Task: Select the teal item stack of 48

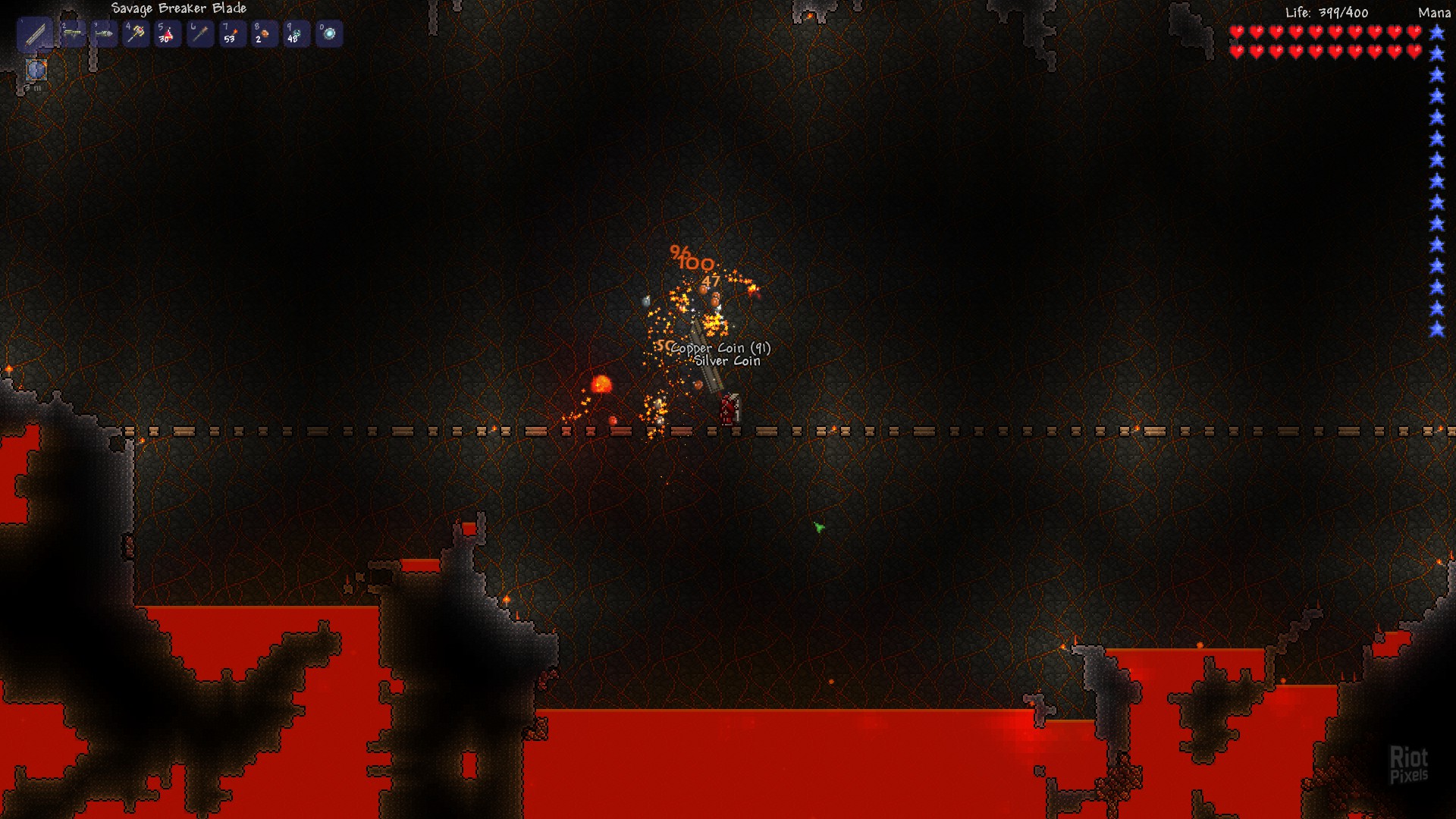Action: pos(297,34)
